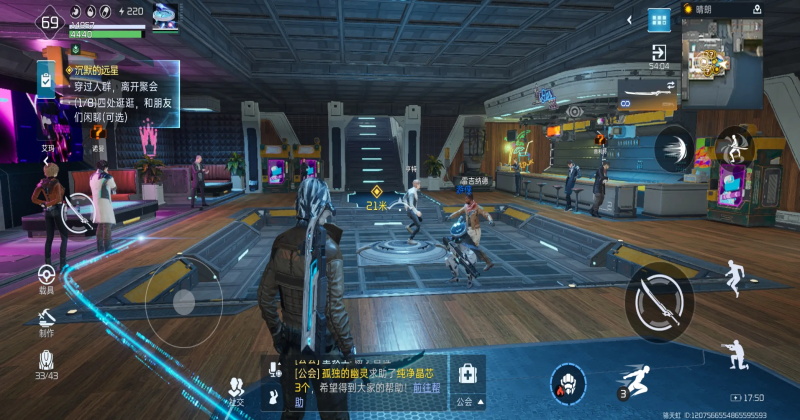Open the backpack showing 33/43
The width and height of the screenshot is (800, 420).
pyautogui.click(x=46, y=363)
